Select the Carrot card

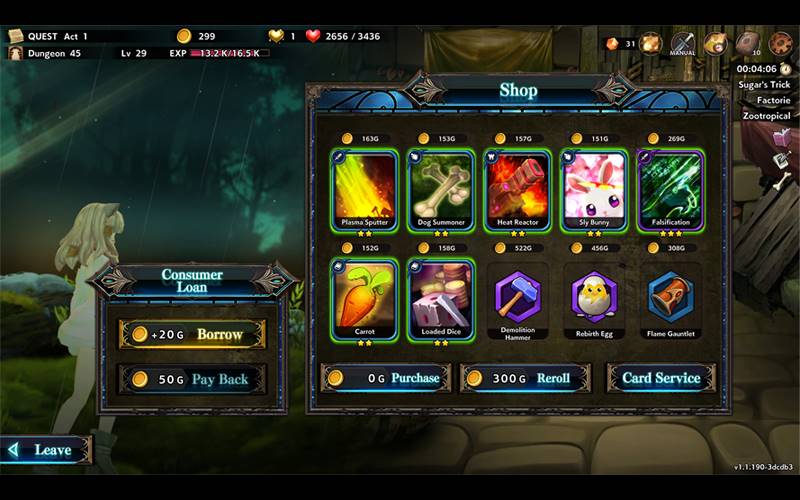click(x=363, y=299)
